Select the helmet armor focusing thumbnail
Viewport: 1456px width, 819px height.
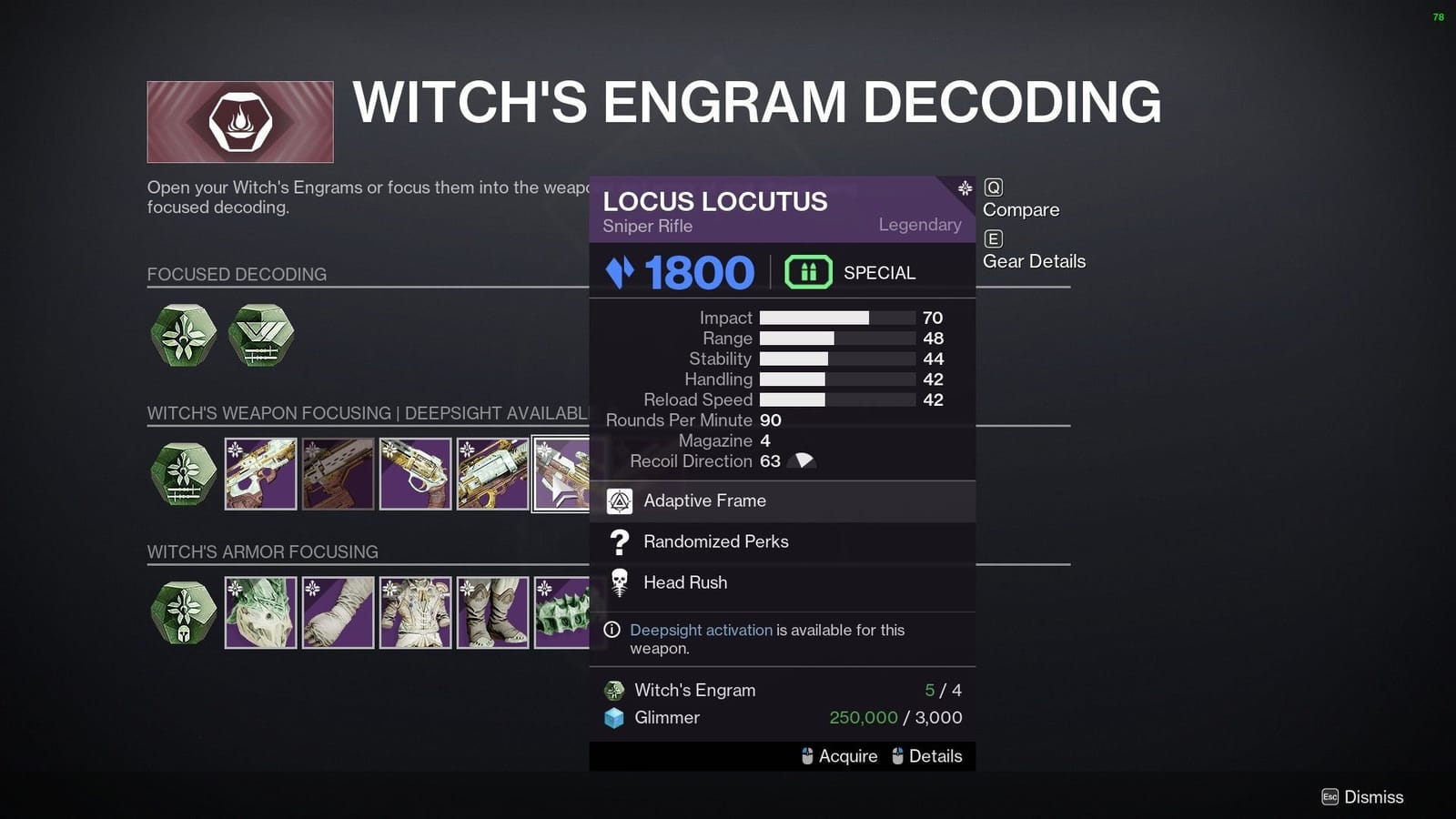(x=260, y=612)
